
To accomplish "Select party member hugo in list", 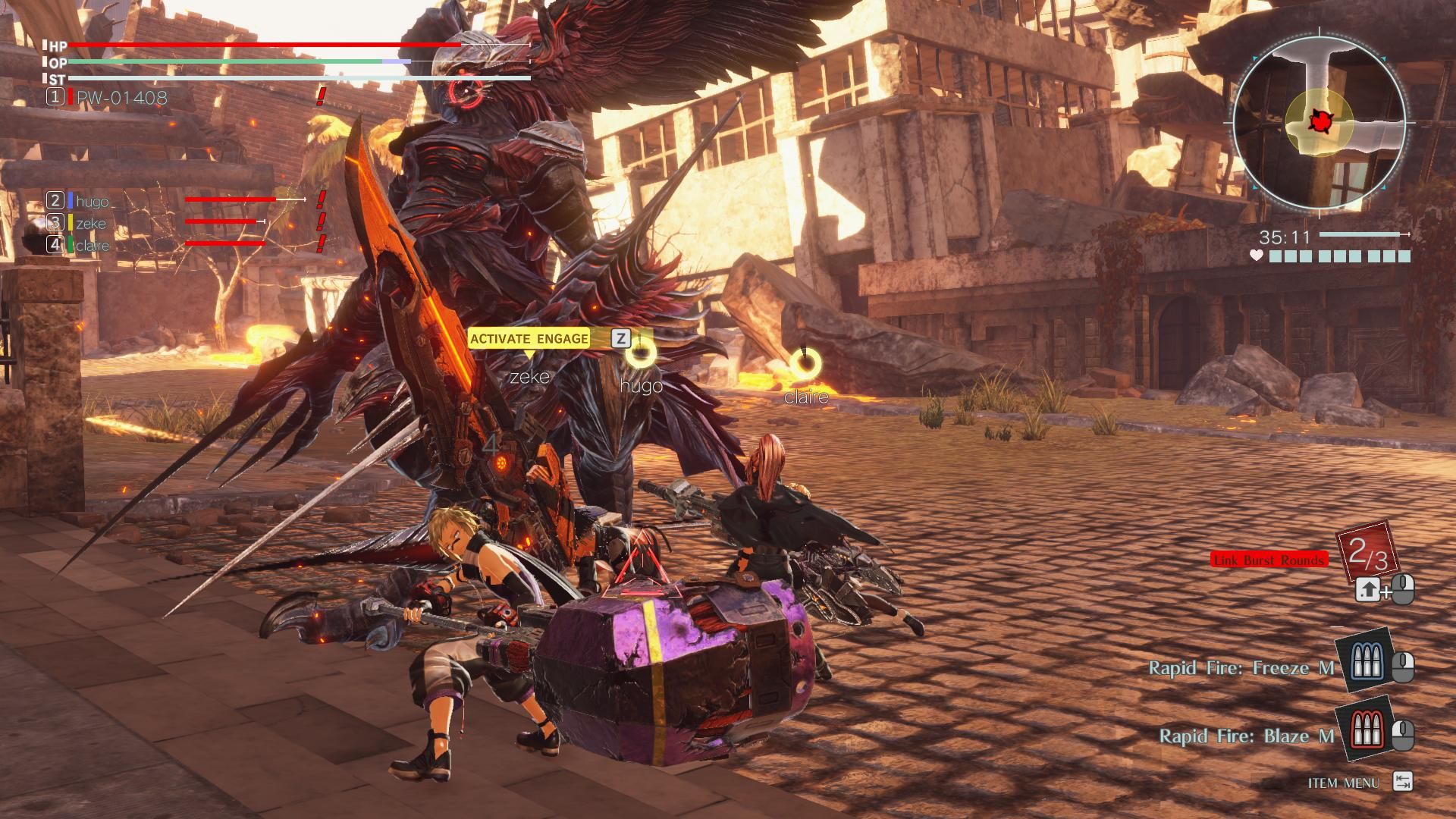I will [x=93, y=202].
